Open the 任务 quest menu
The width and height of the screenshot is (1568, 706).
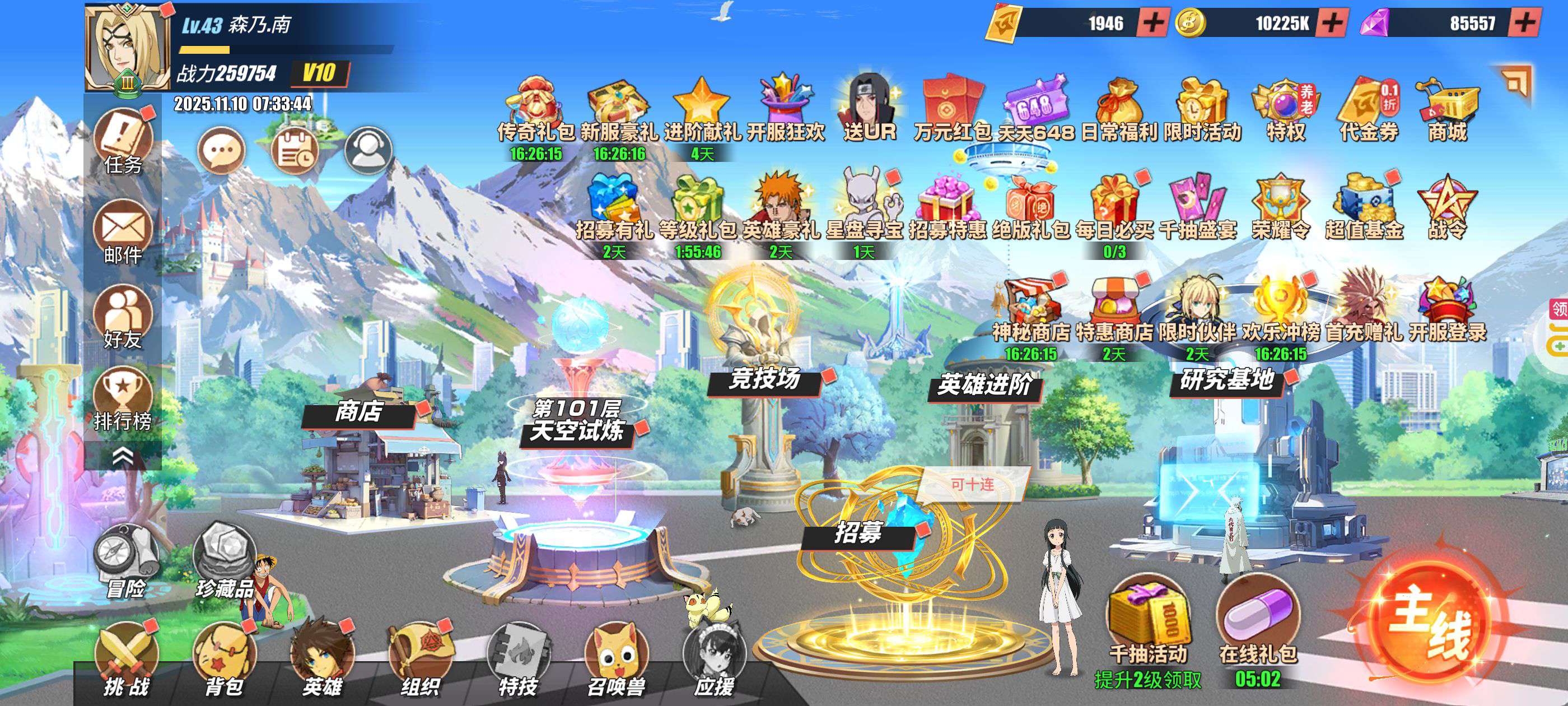click(123, 141)
